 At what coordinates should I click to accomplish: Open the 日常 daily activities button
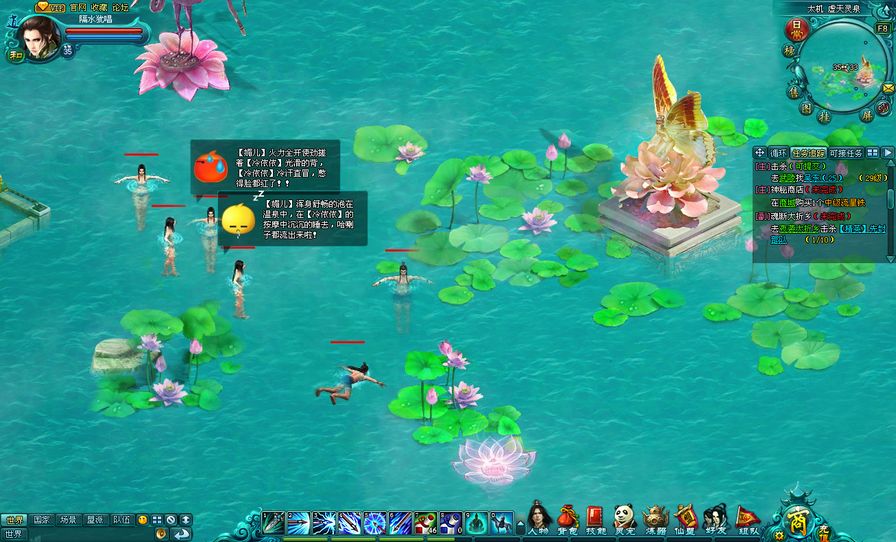pos(796,28)
